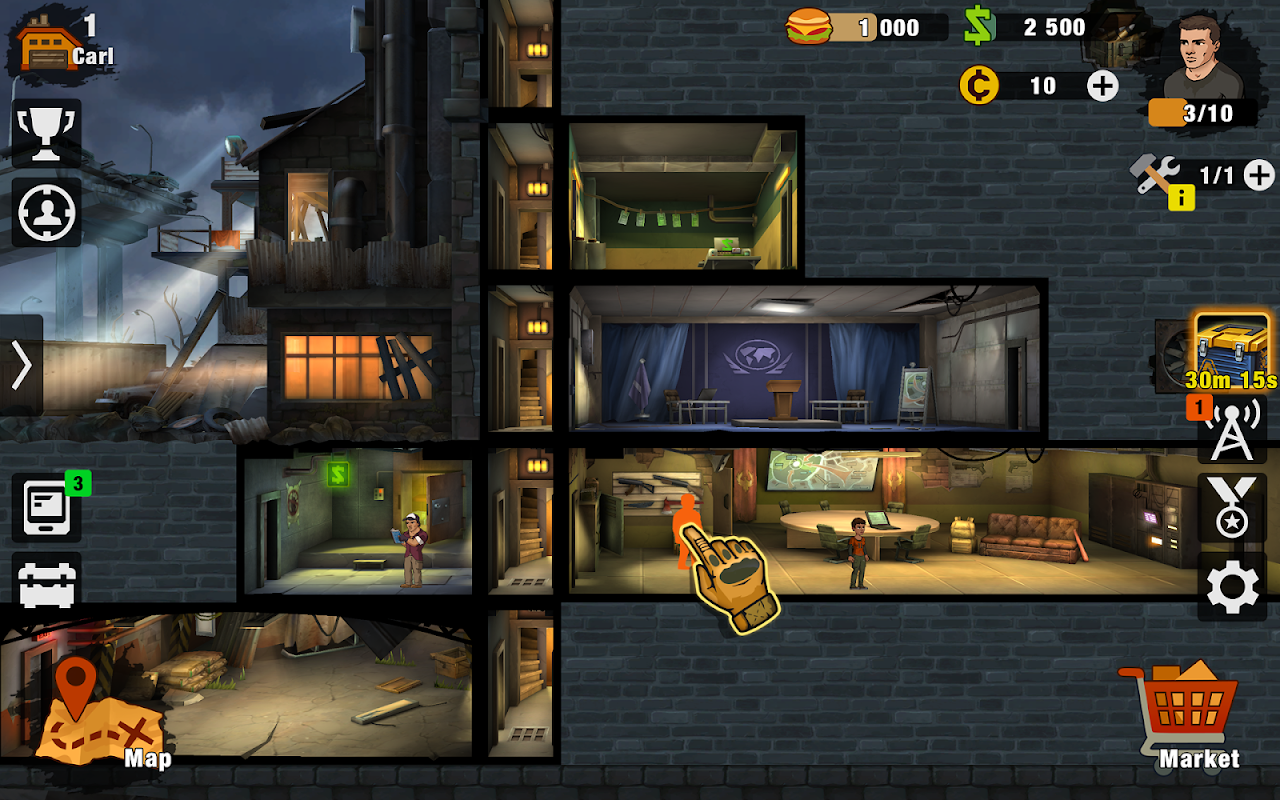The width and height of the screenshot is (1280, 800).
Task: Open the medal achievements icon
Action: pos(1232,508)
